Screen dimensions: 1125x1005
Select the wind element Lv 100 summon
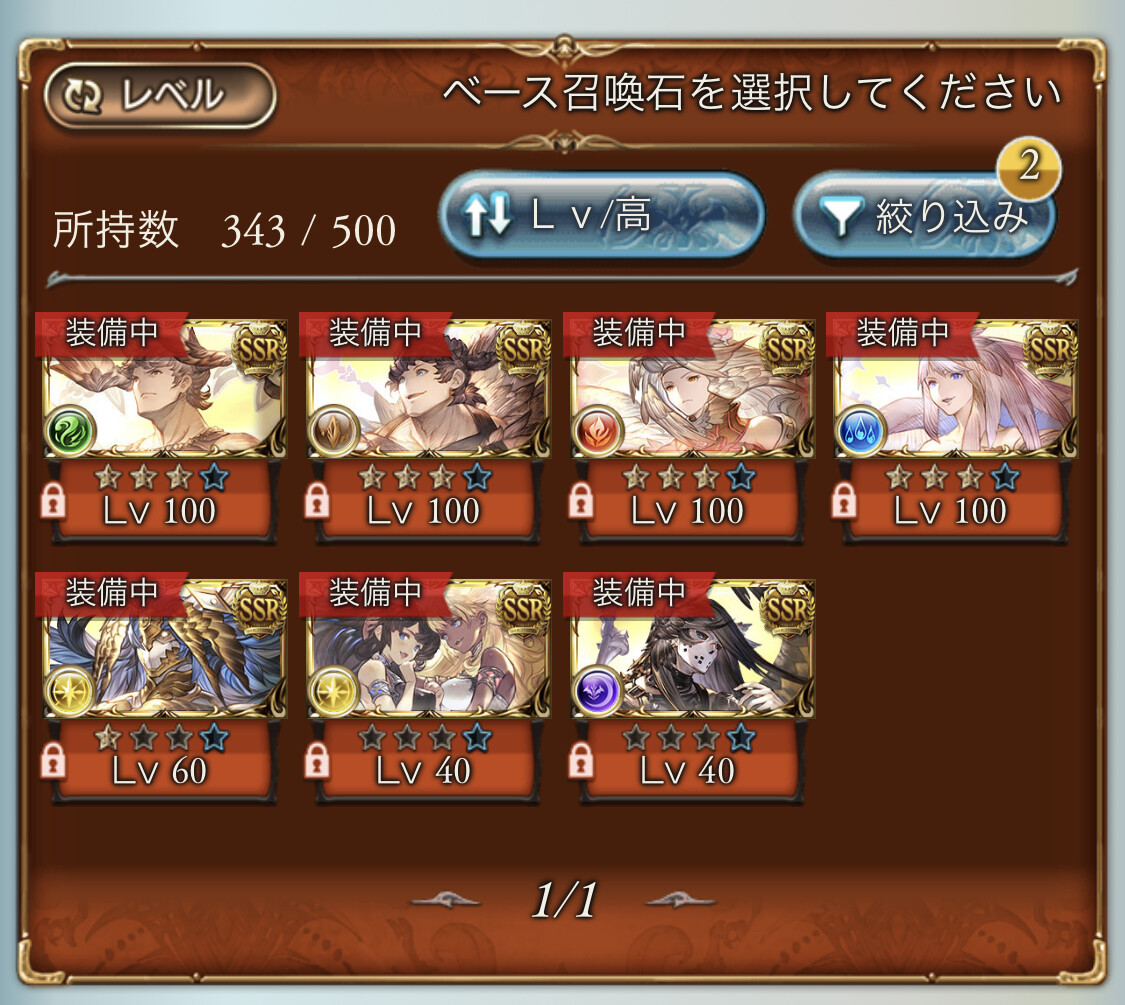tap(165, 390)
